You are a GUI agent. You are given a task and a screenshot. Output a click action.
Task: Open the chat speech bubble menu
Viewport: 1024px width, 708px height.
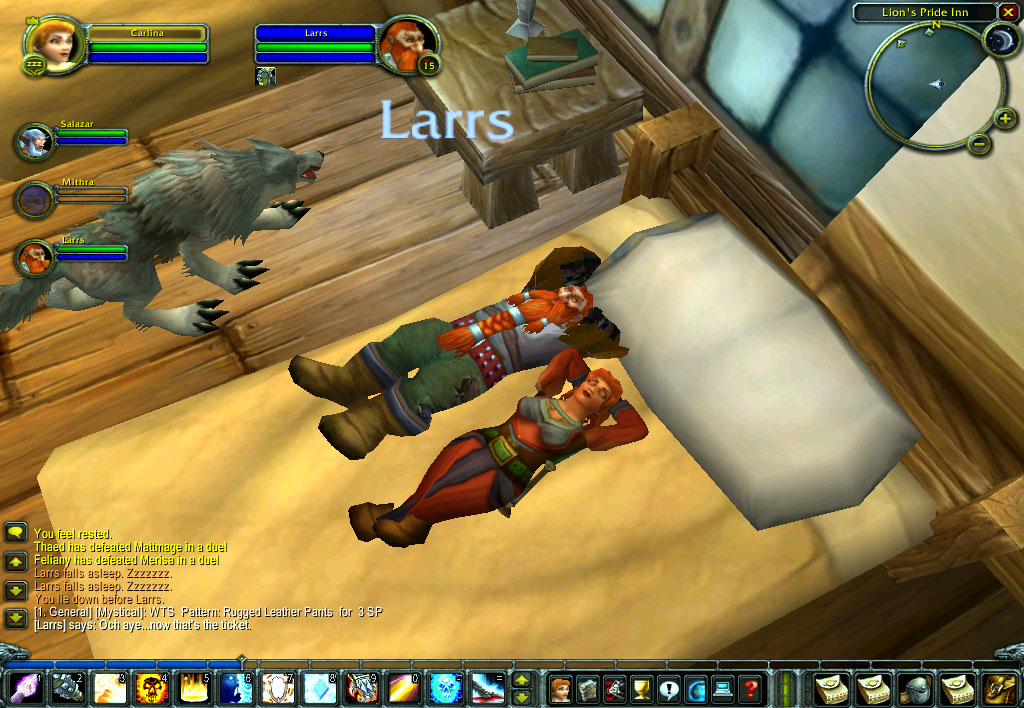[15, 533]
